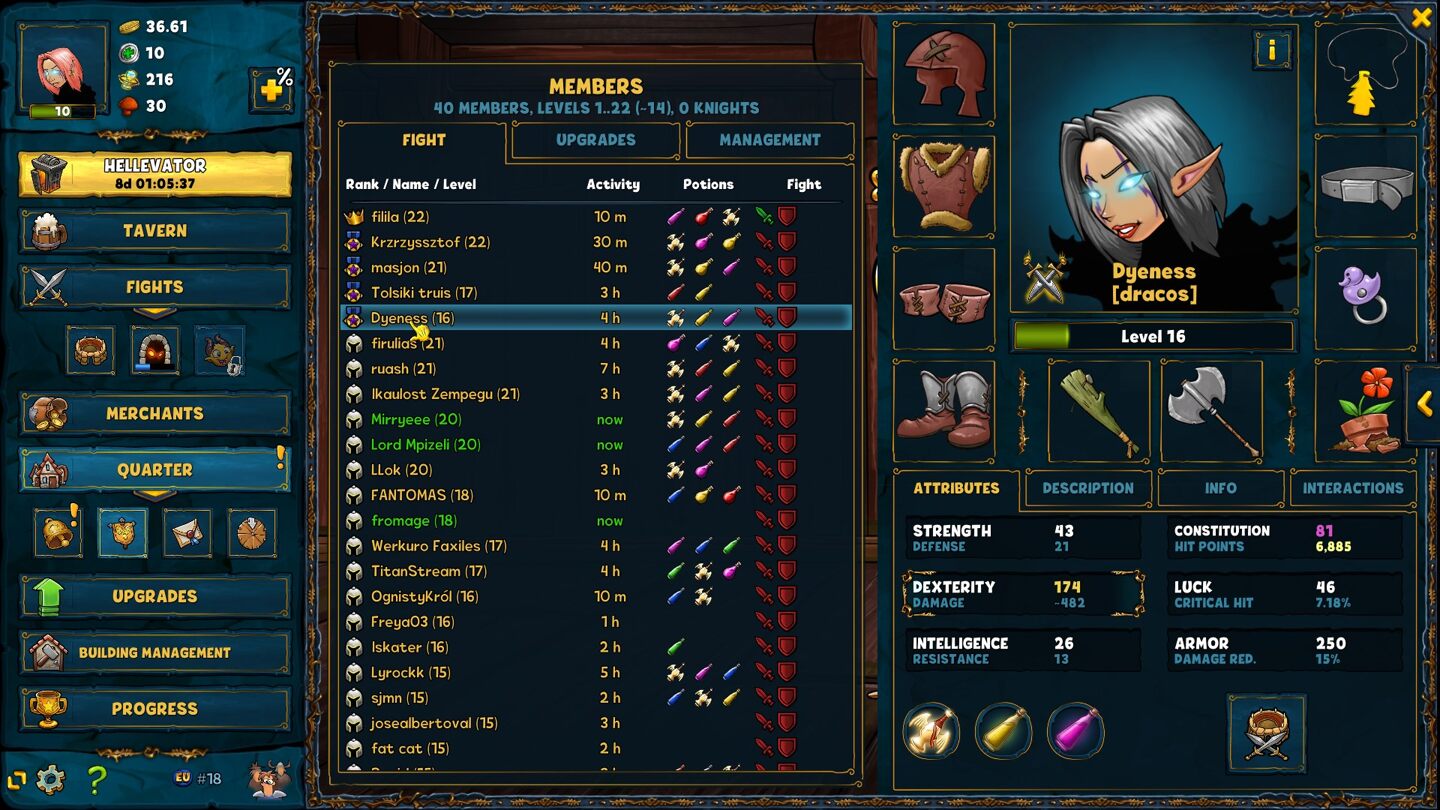Click the green question mark help icon
The width and height of the screenshot is (1440, 810).
pyautogui.click(x=97, y=778)
